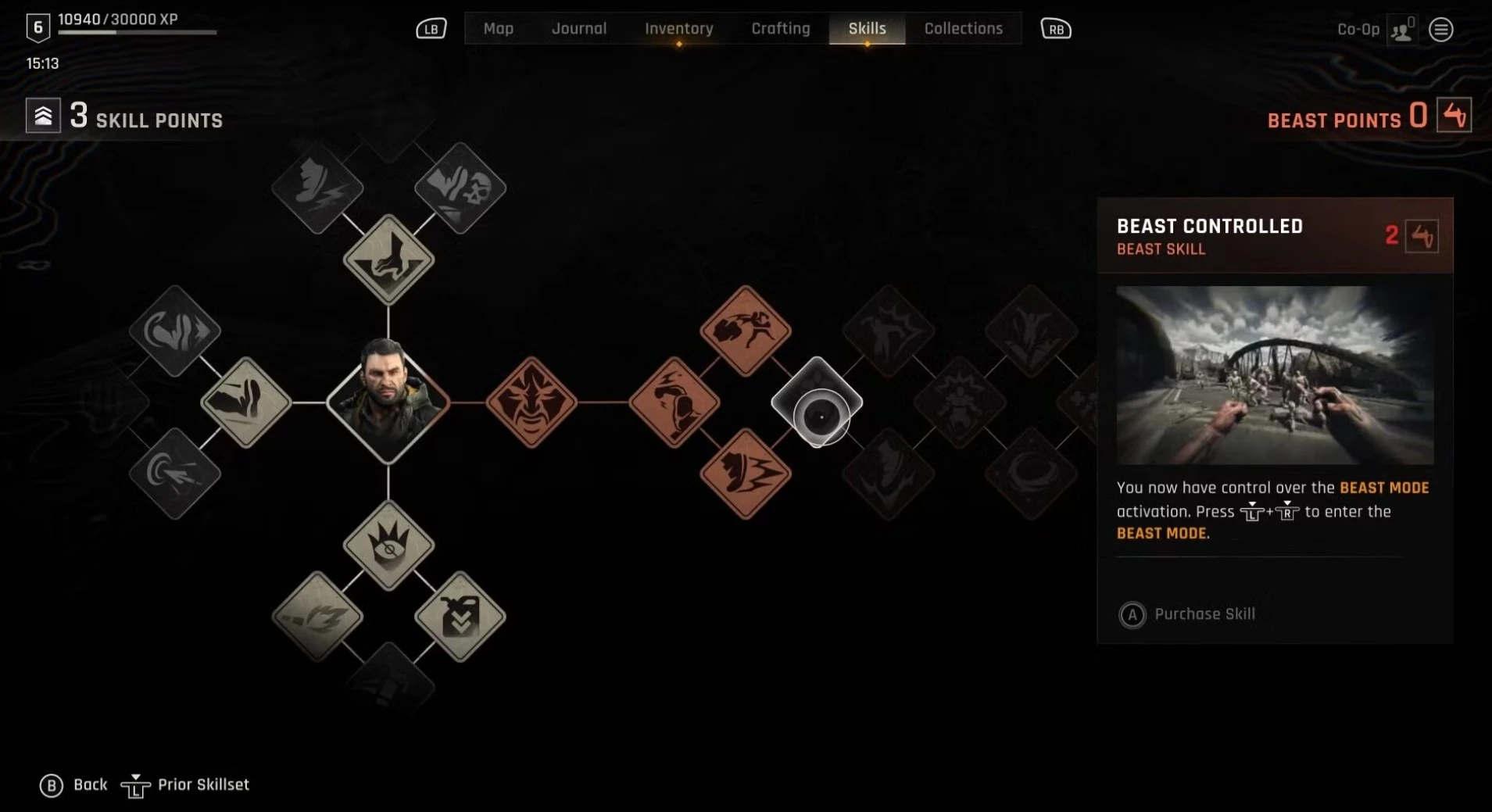Select the orange beast face skill node
Image resolution: width=1492 pixels, height=812 pixels.
click(531, 402)
